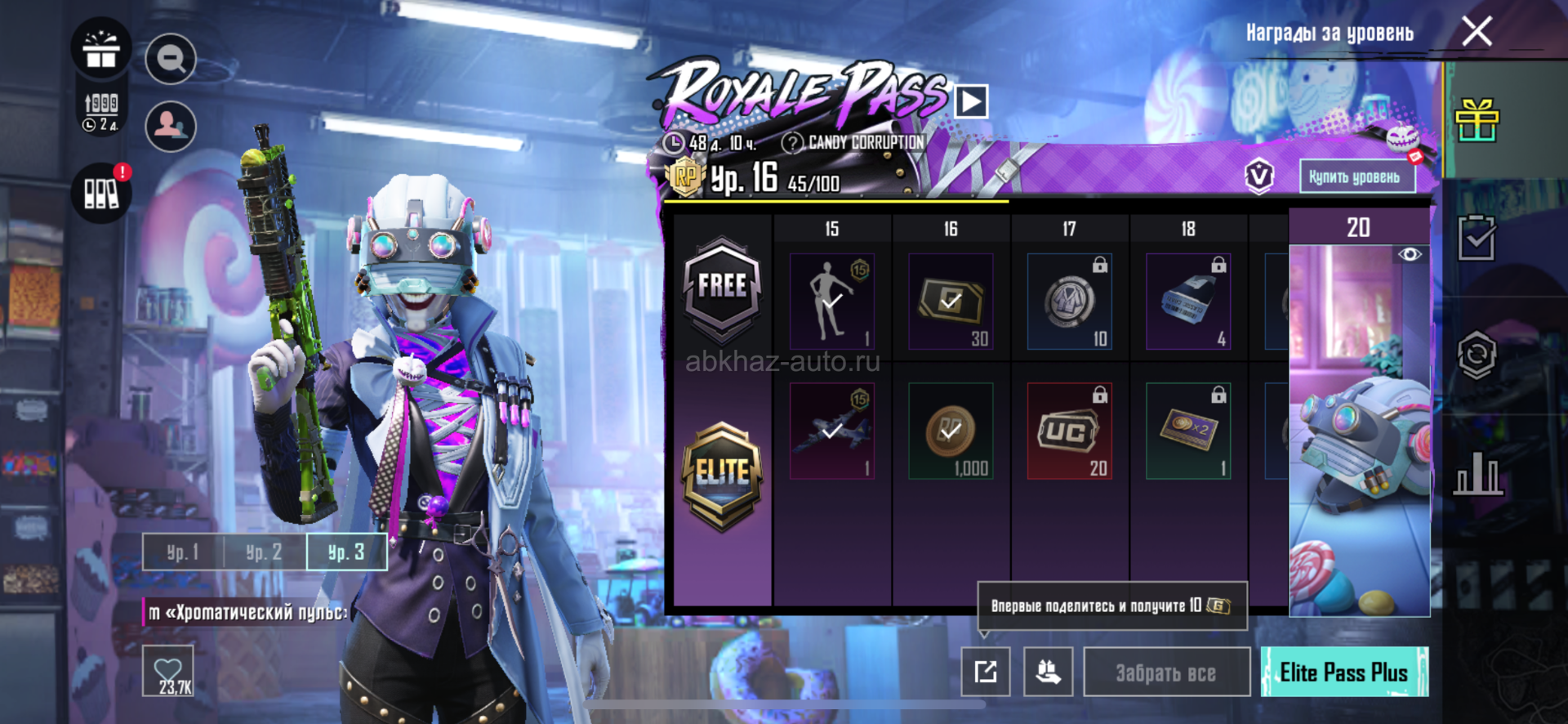Switch to the Ур. 2 outfit level

click(264, 552)
